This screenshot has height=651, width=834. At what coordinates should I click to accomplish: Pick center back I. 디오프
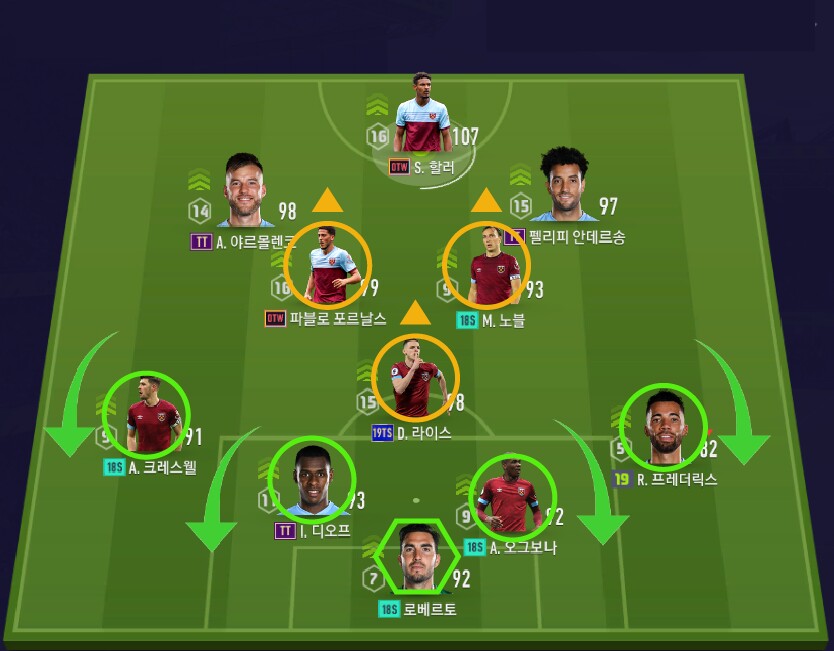pos(313,478)
